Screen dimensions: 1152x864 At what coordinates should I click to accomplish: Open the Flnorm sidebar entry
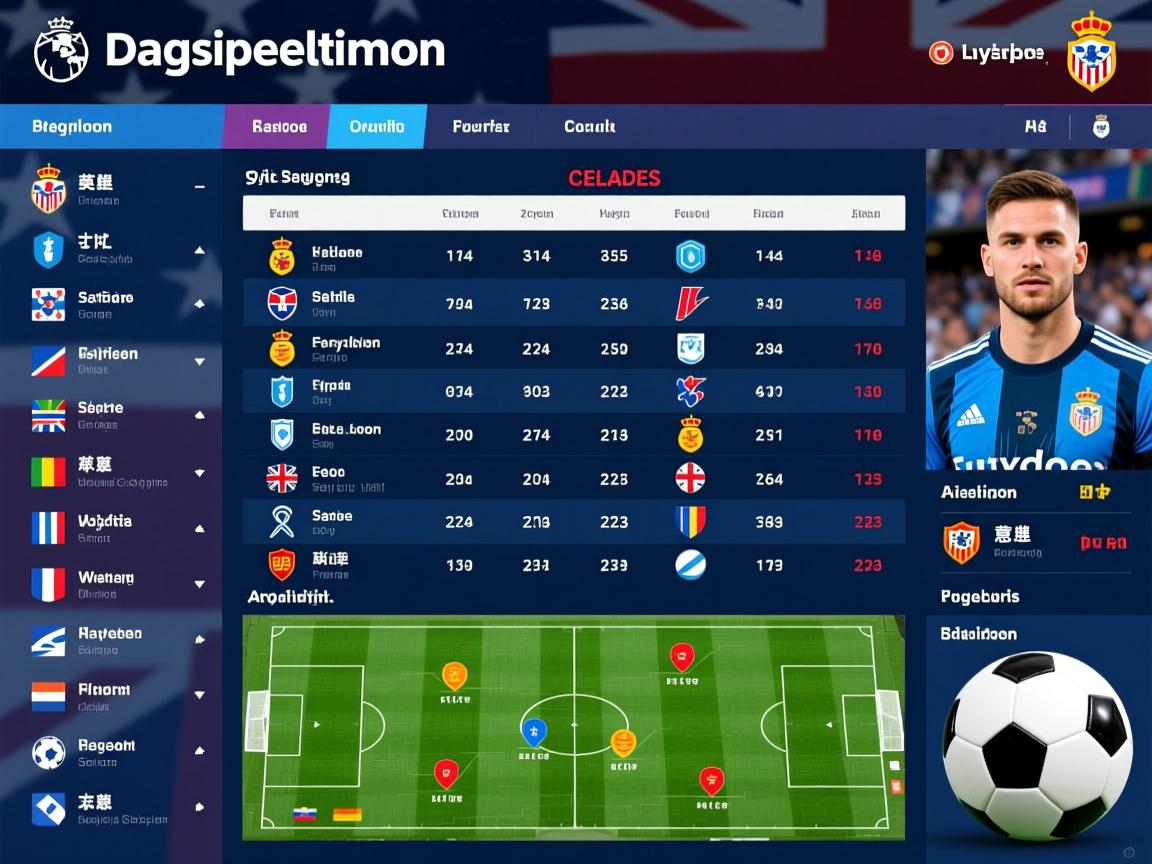(x=105, y=696)
